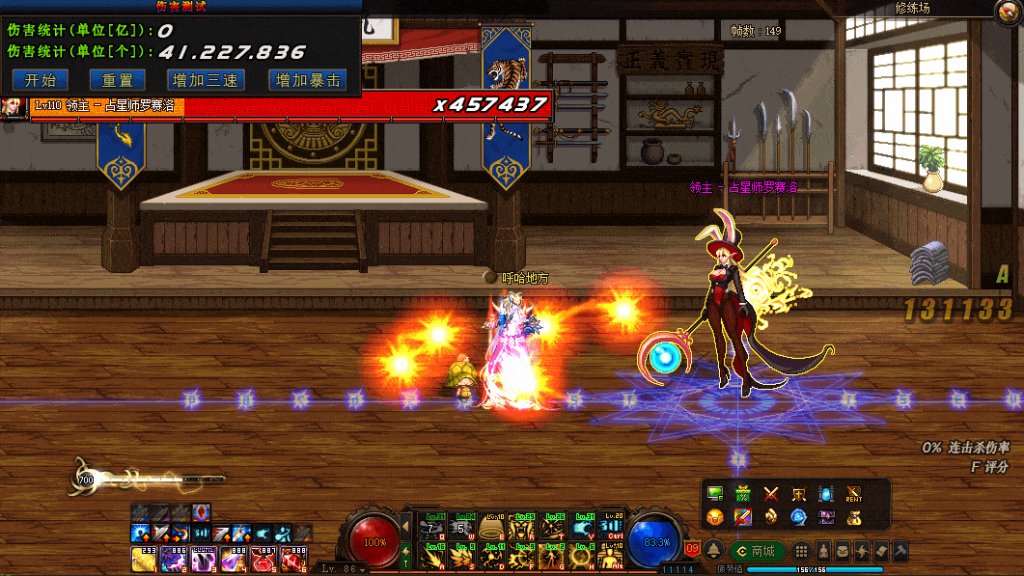Click the 开始 (Start) damage test button
The width and height of the screenshot is (1024, 576).
[x=40, y=80]
